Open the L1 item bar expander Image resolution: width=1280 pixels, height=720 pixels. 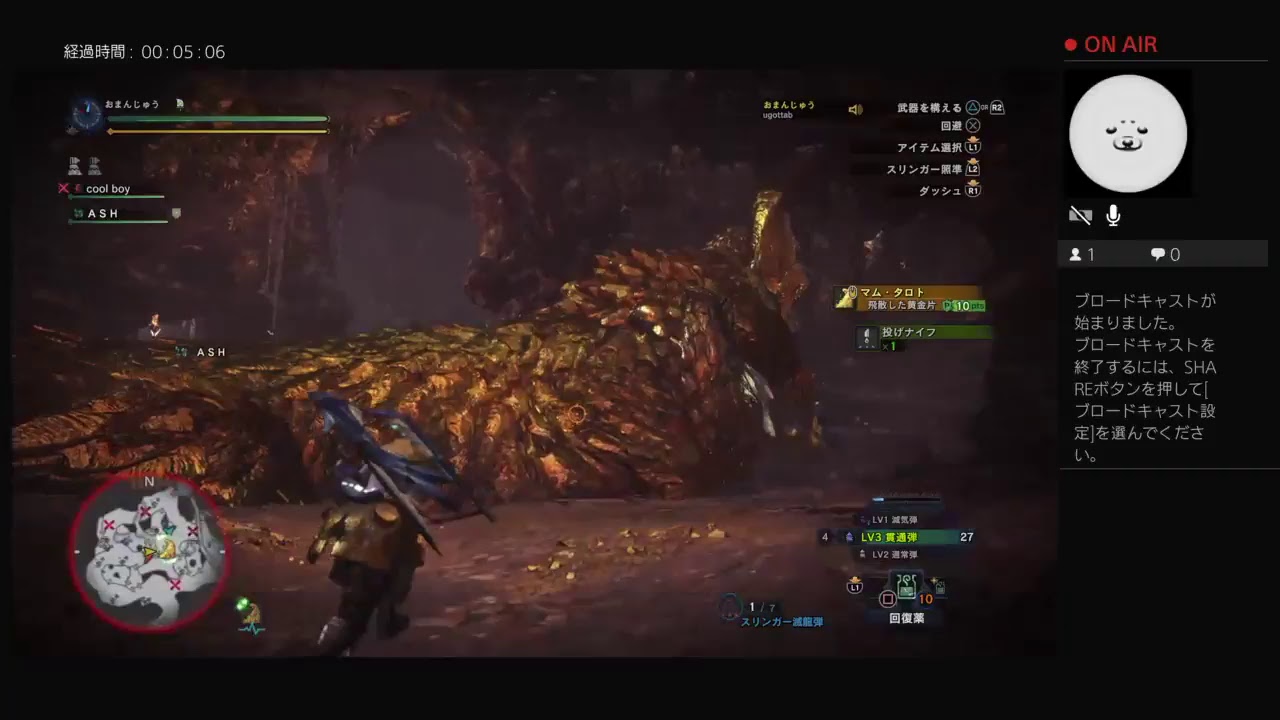coord(854,588)
